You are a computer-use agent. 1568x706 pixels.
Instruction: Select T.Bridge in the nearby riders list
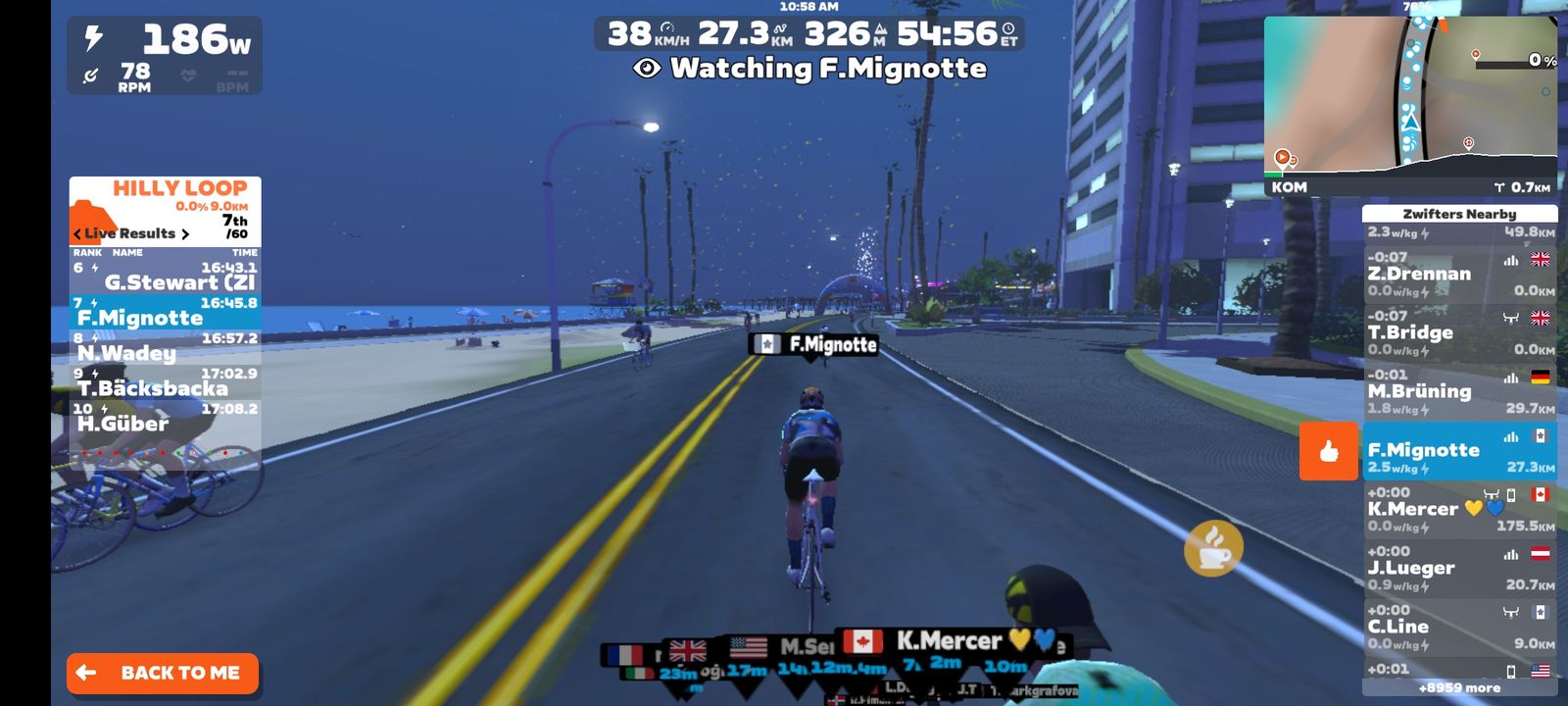(x=1458, y=333)
